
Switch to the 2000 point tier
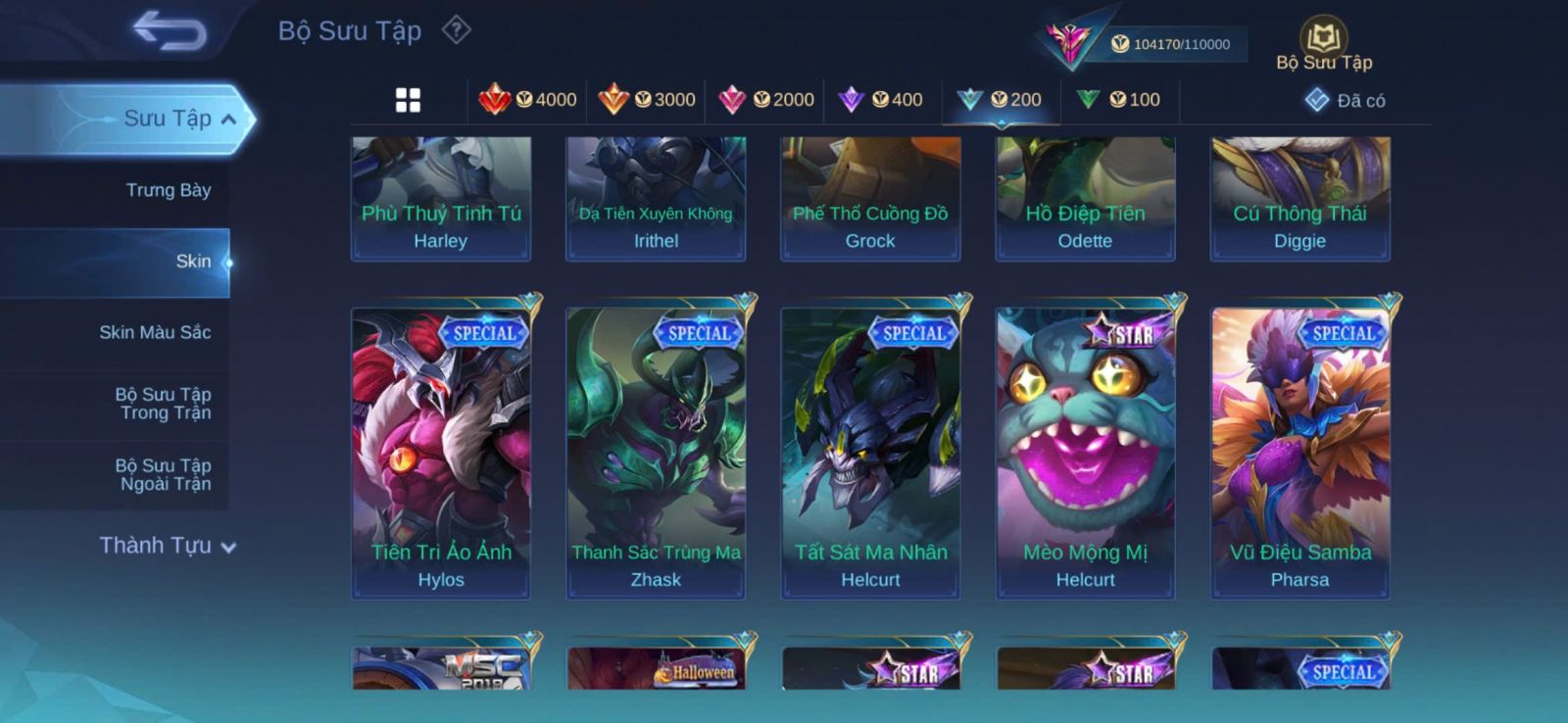pyautogui.click(x=766, y=100)
